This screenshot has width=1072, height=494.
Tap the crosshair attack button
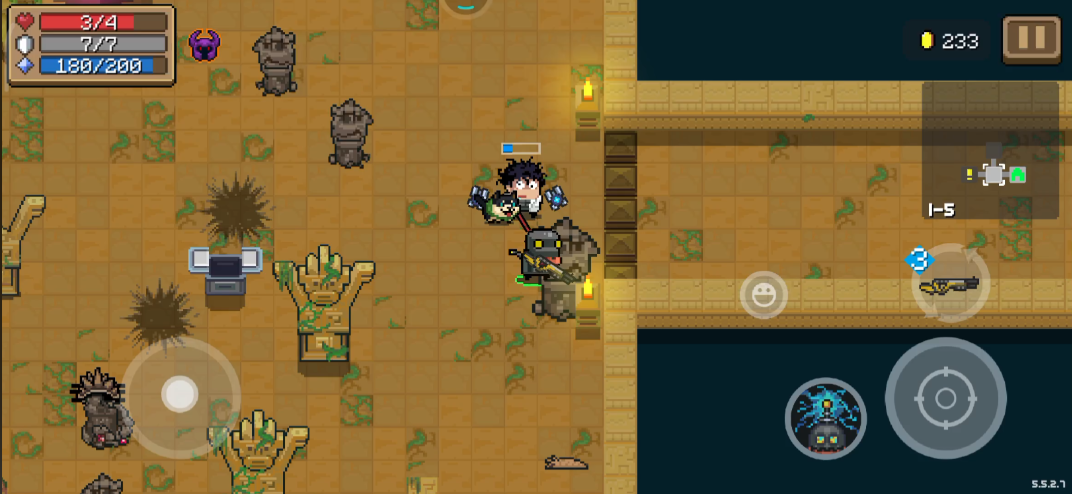(945, 398)
